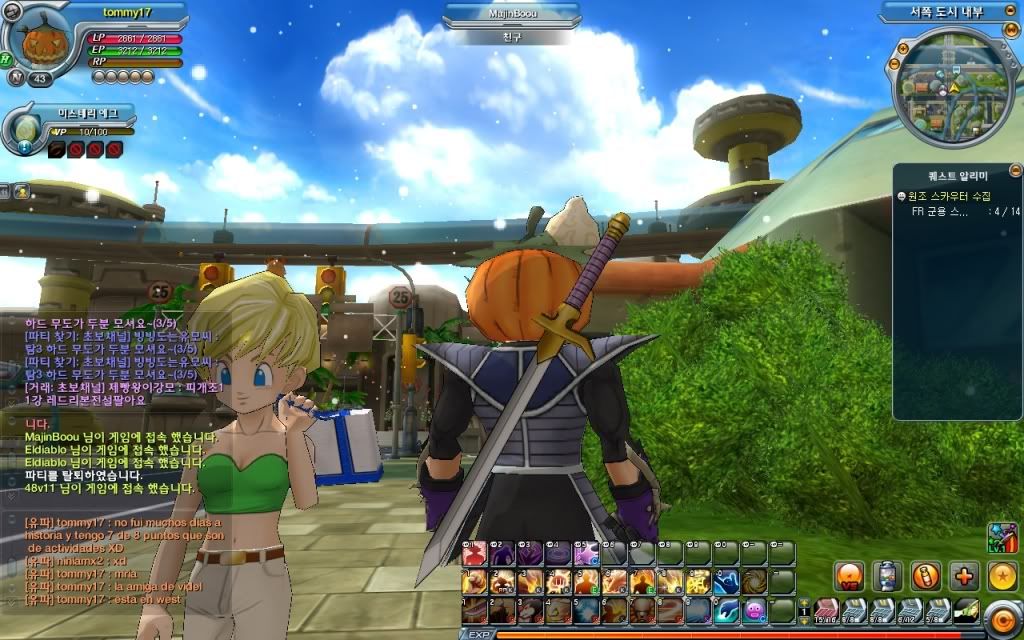Image resolution: width=1024 pixels, height=640 pixels.
Task: Use the purple star burst skill
Action: [x=586, y=553]
